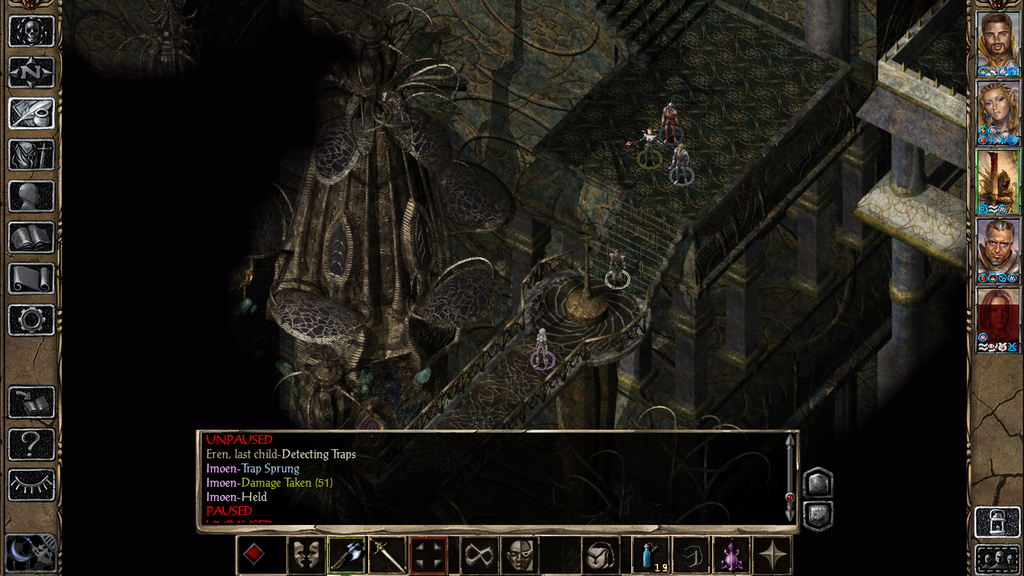Select the red-tinted injured character portrait
The image size is (1024, 576).
tap(997, 317)
